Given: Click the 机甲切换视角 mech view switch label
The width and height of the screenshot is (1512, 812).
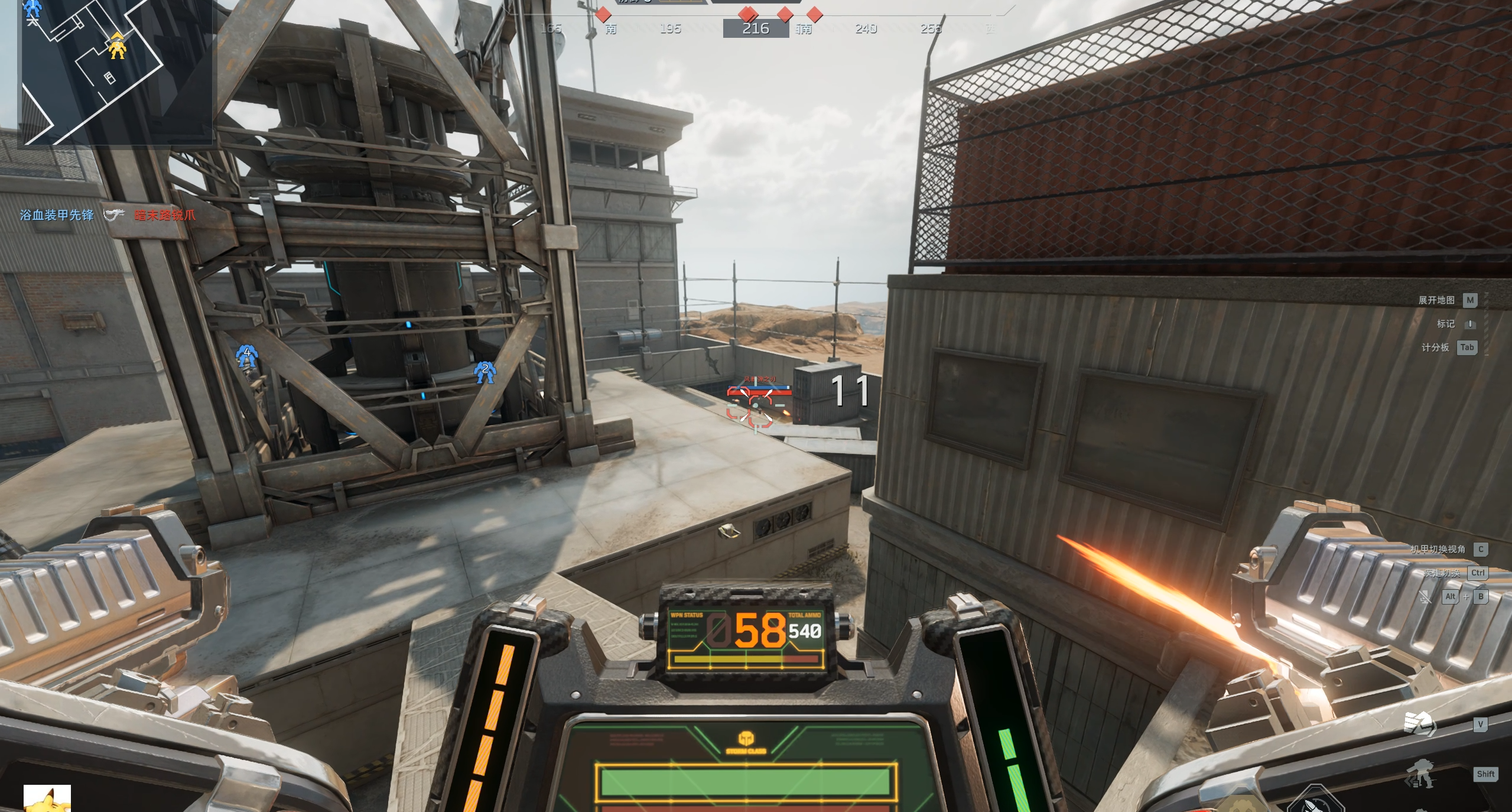Looking at the screenshot, I should [x=1438, y=550].
